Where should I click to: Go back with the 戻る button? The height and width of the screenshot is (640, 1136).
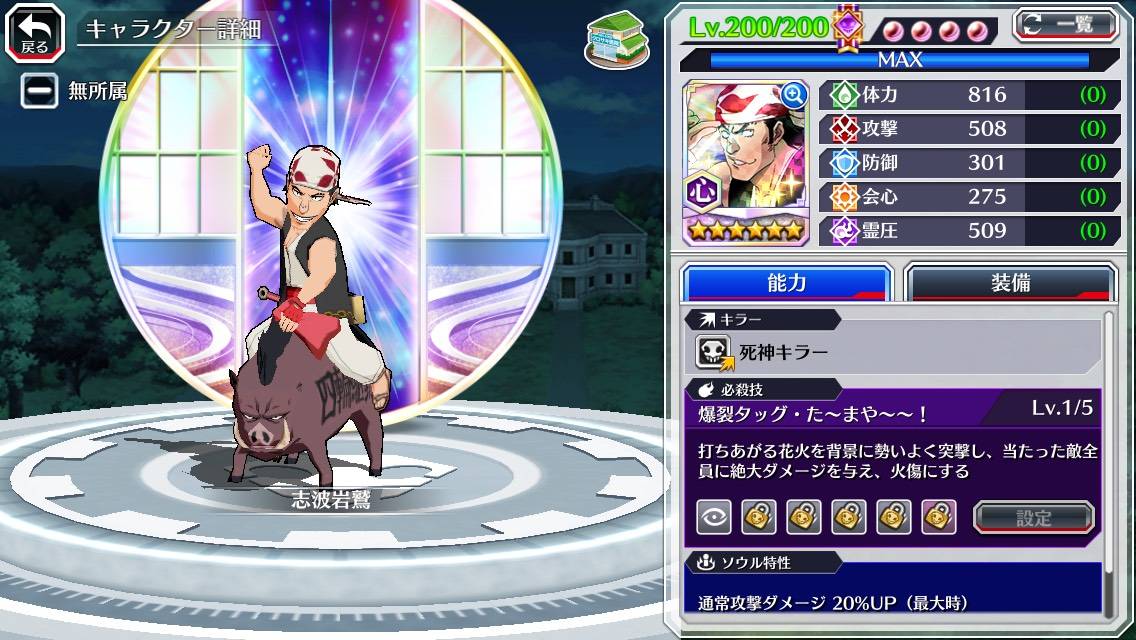pyautogui.click(x=34, y=30)
